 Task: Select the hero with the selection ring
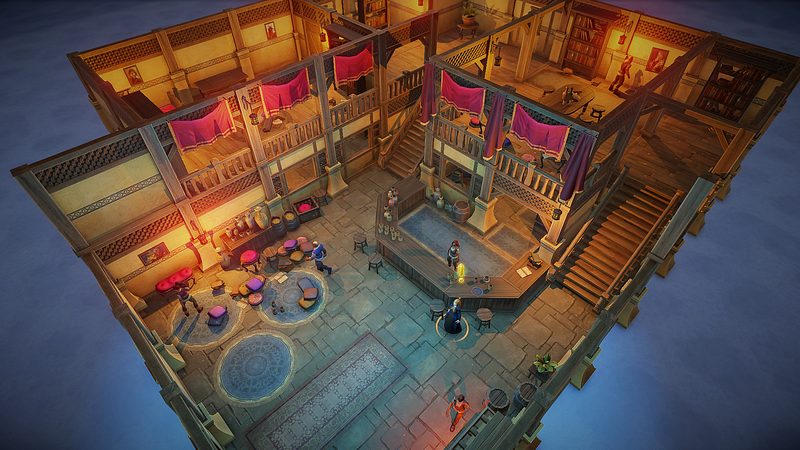pos(454,318)
